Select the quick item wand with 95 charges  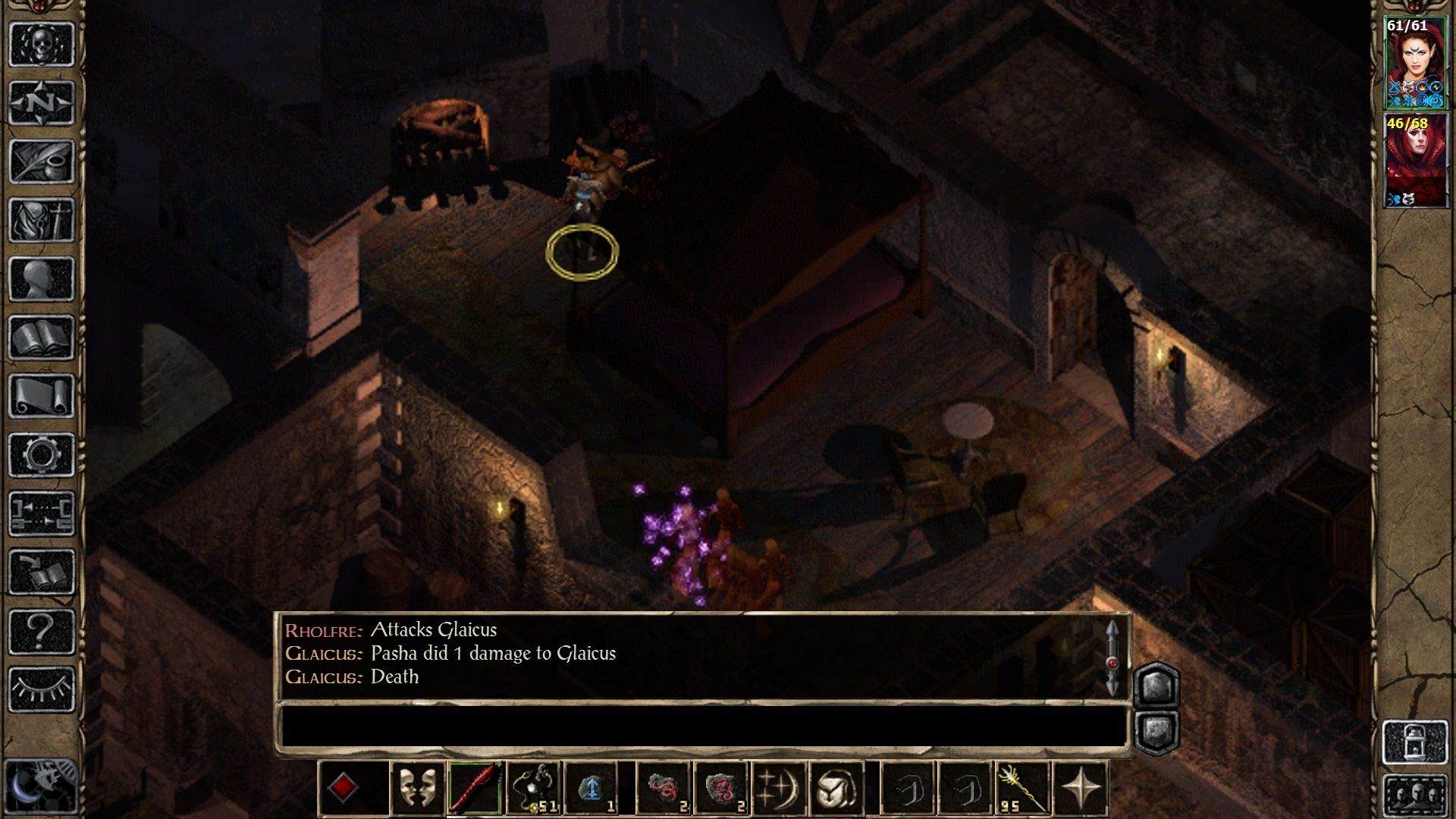coord(1021,788)
